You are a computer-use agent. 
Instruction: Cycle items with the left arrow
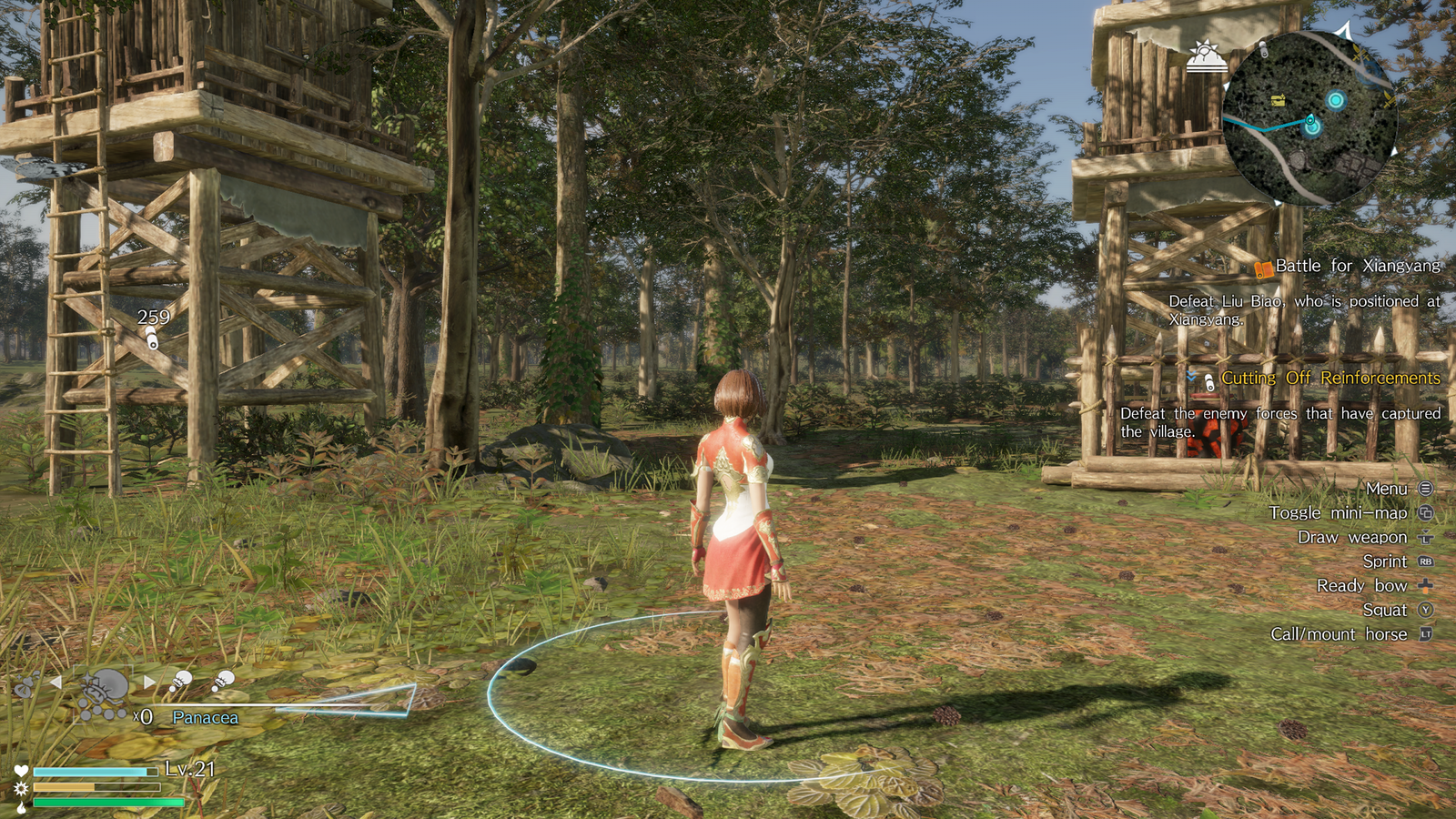[x=56, y=682]
